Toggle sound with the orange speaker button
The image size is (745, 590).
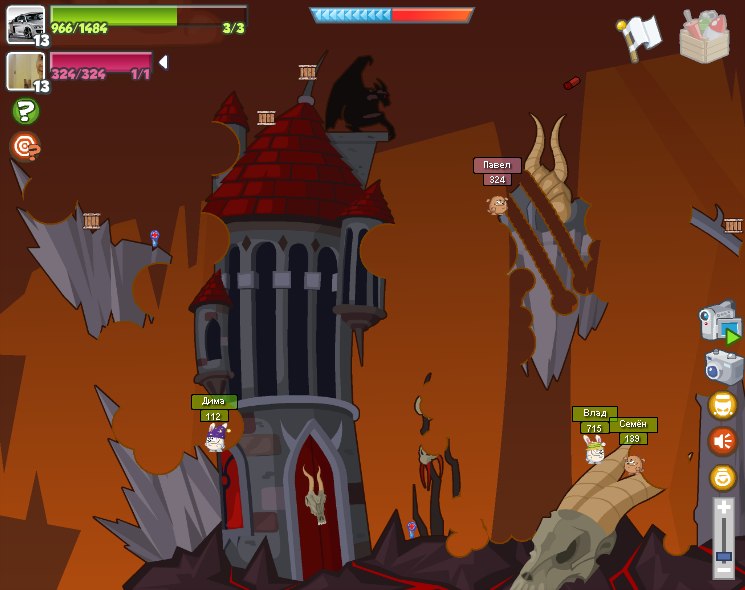(x=722, y=441)
